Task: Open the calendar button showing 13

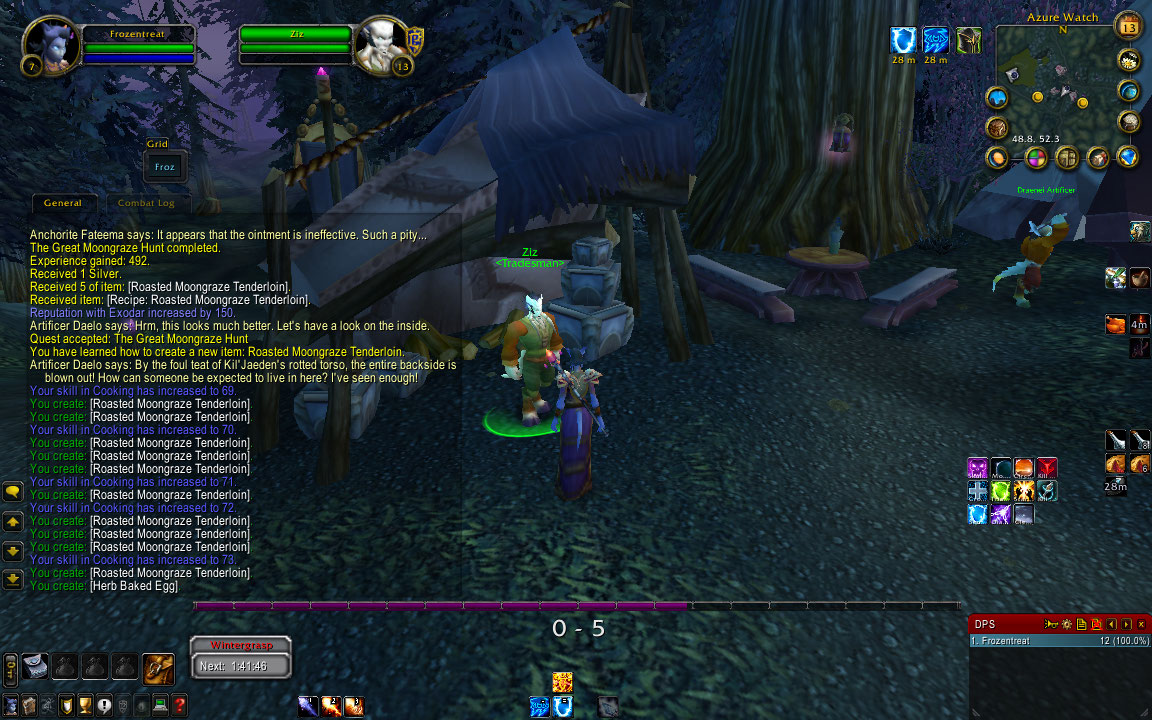Action: point(1128,25)
